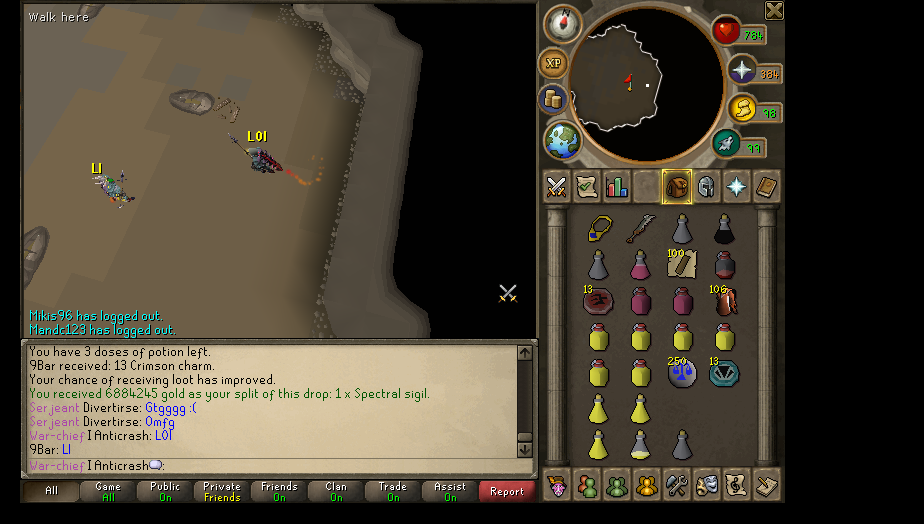
Task: Switch to the Stats bar-chart tab
Action: click(616, 187)
